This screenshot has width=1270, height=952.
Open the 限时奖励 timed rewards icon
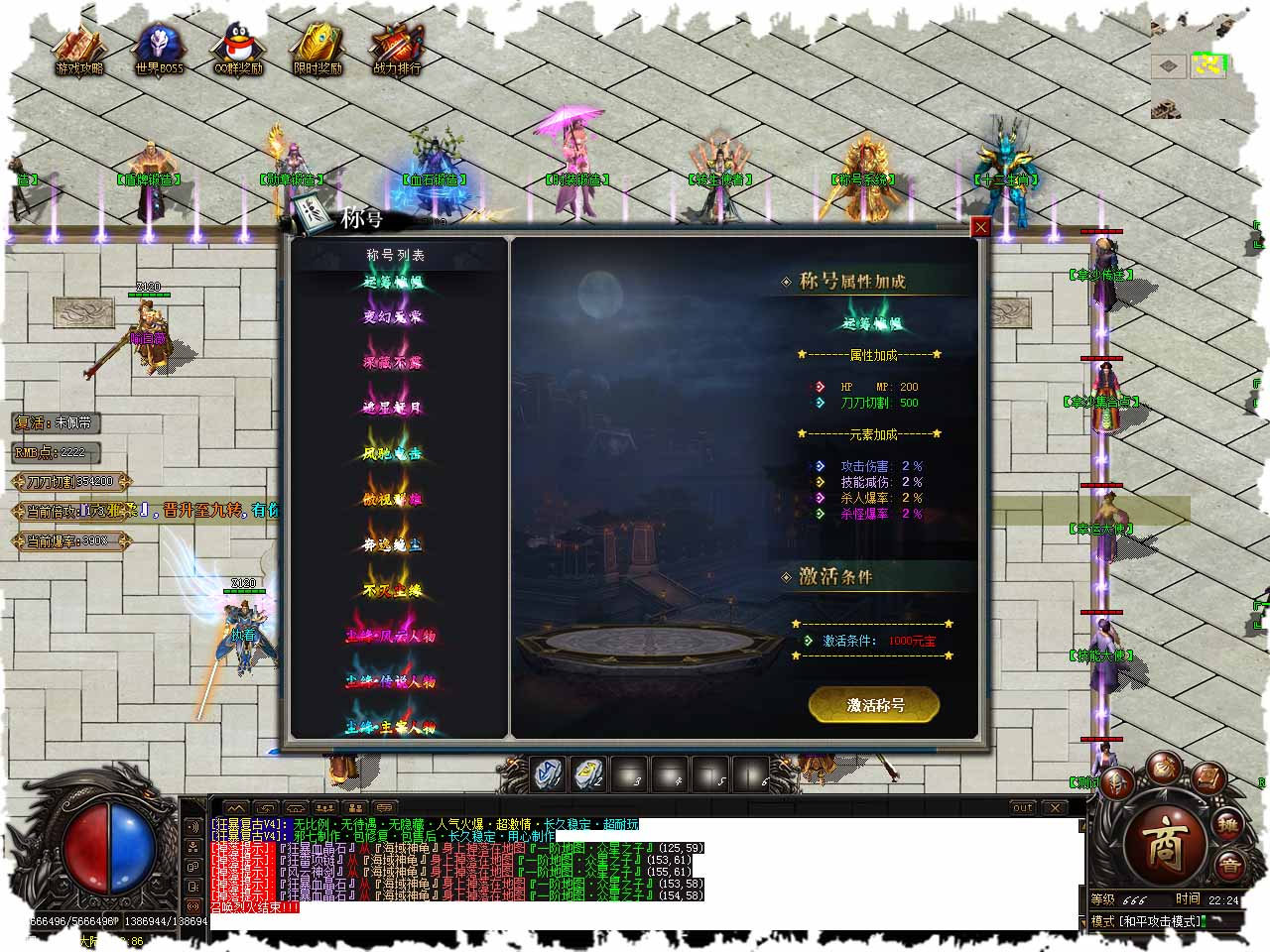pyautogui.click(x=317, y=52)
